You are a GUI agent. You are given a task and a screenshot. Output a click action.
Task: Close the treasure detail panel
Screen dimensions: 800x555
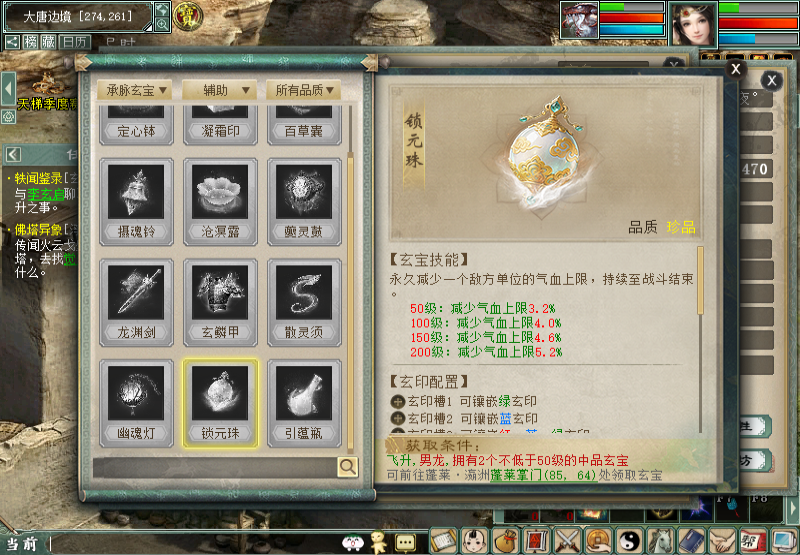tap(735, 69)
